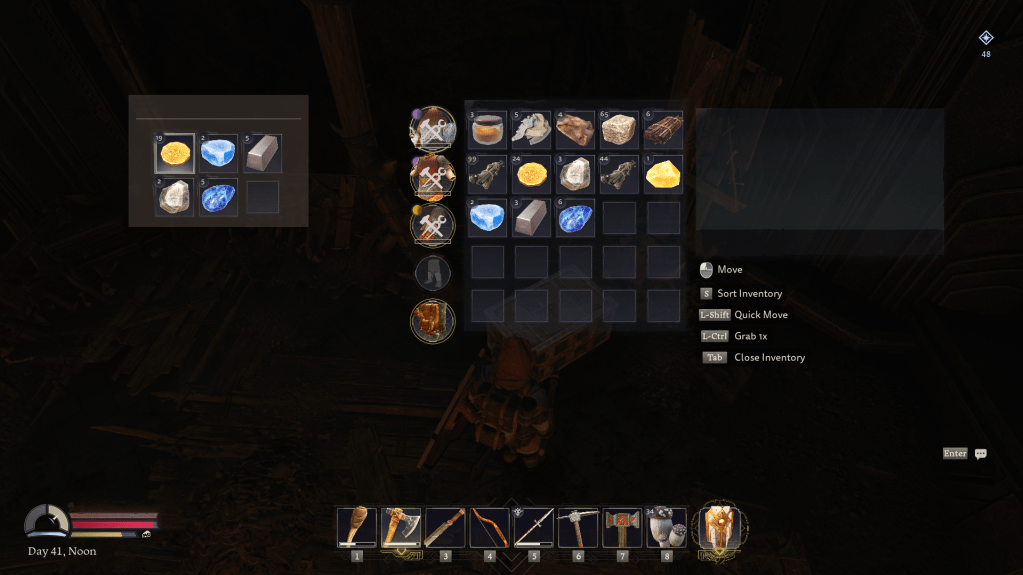Select the stack of 19 gold coins
The height and width of the screenshot is (575, 1023).
pyautogui.click(x=175, y=154)
